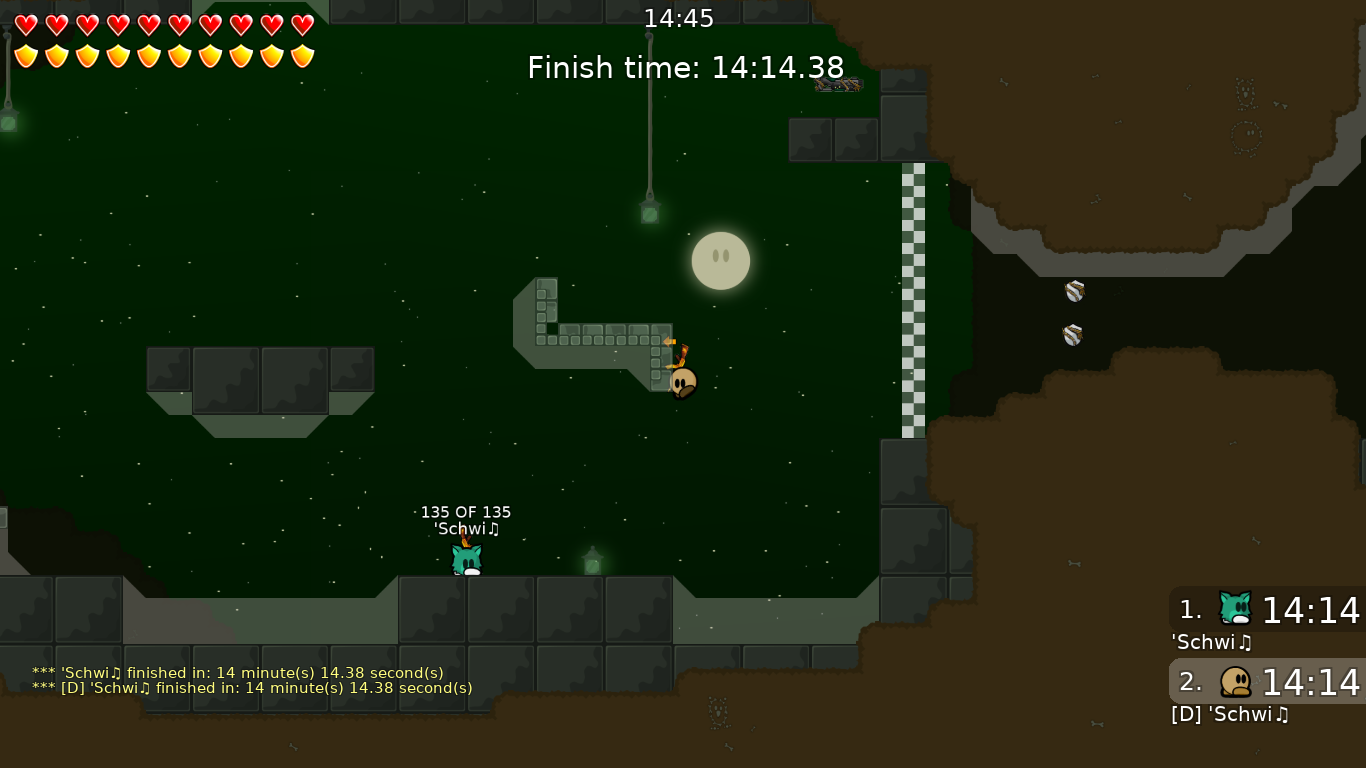The height and width of the screenshot is (768, 1366).
Task: Click the [D] 'Schwi finished chat message line
Action: tap(252, 688)
